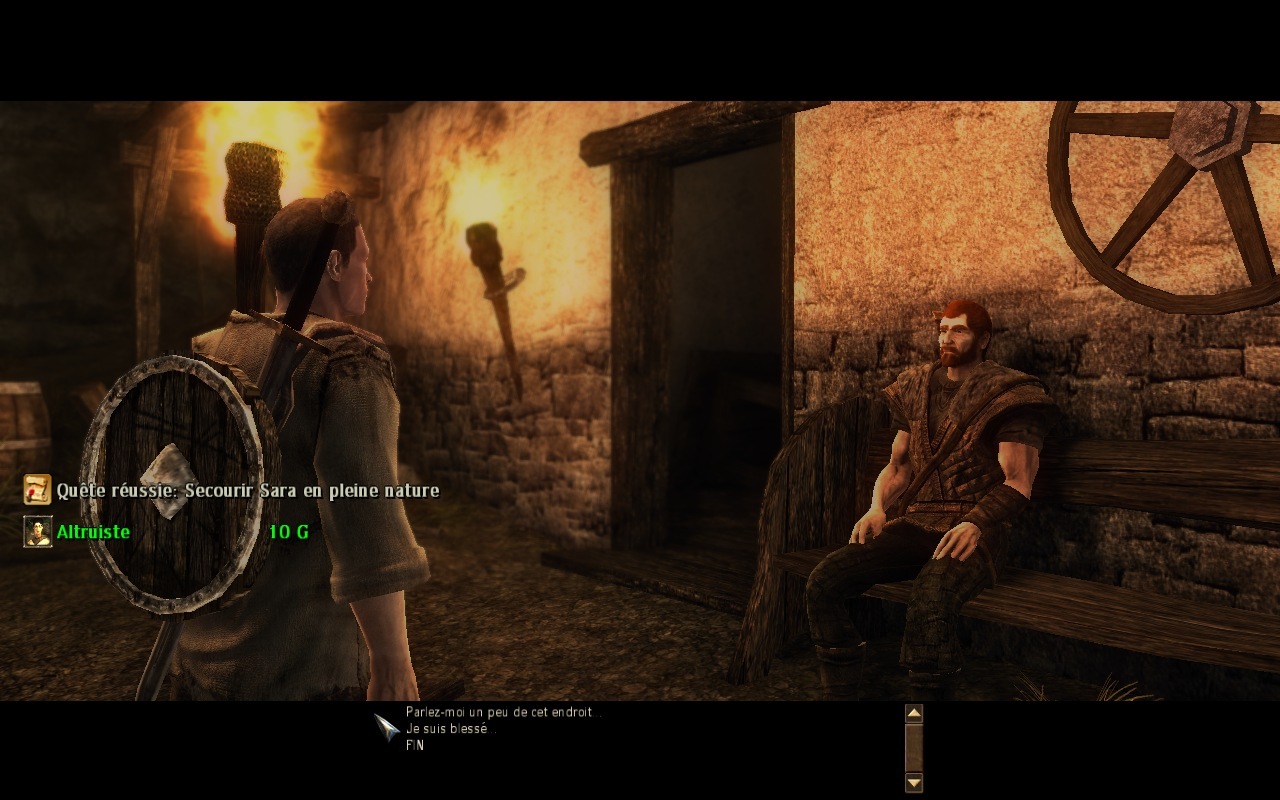
Task: Click the dialogue scrollbar down arrow
Action: point(913,782)
